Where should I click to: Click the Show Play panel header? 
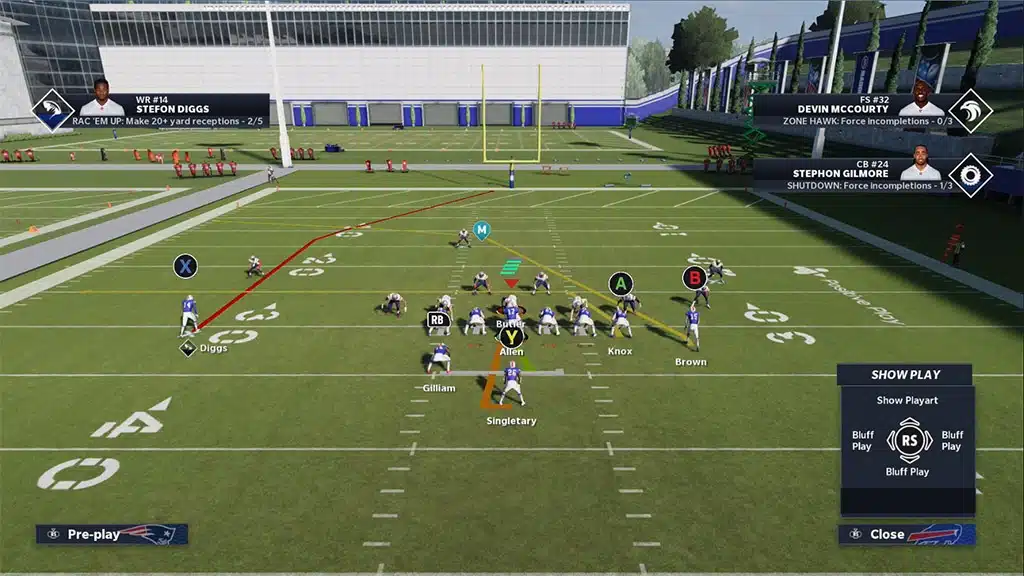[904, 375]
